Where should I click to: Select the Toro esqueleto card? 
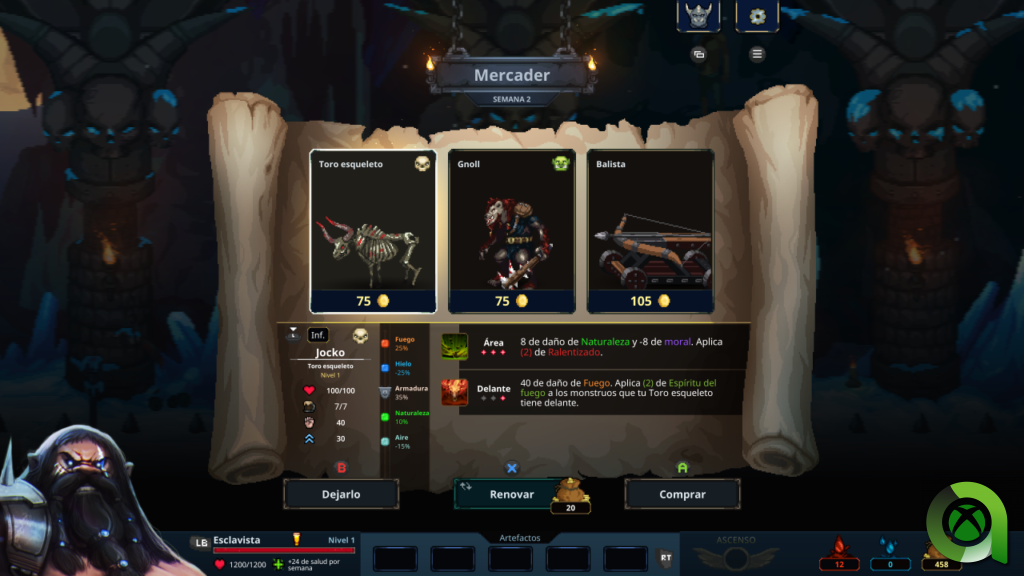pyautogui.click(x=373, y=231)
